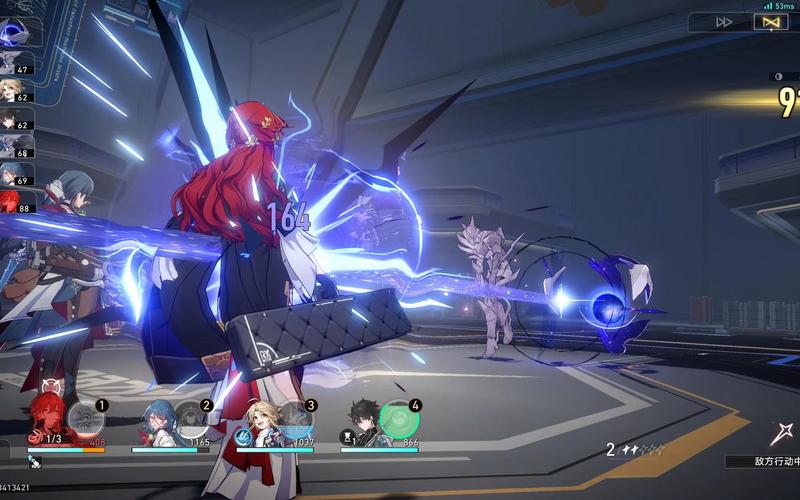Click the red-haired turn order portrait marked 88
Screen dimensions: 800x500
15,201
